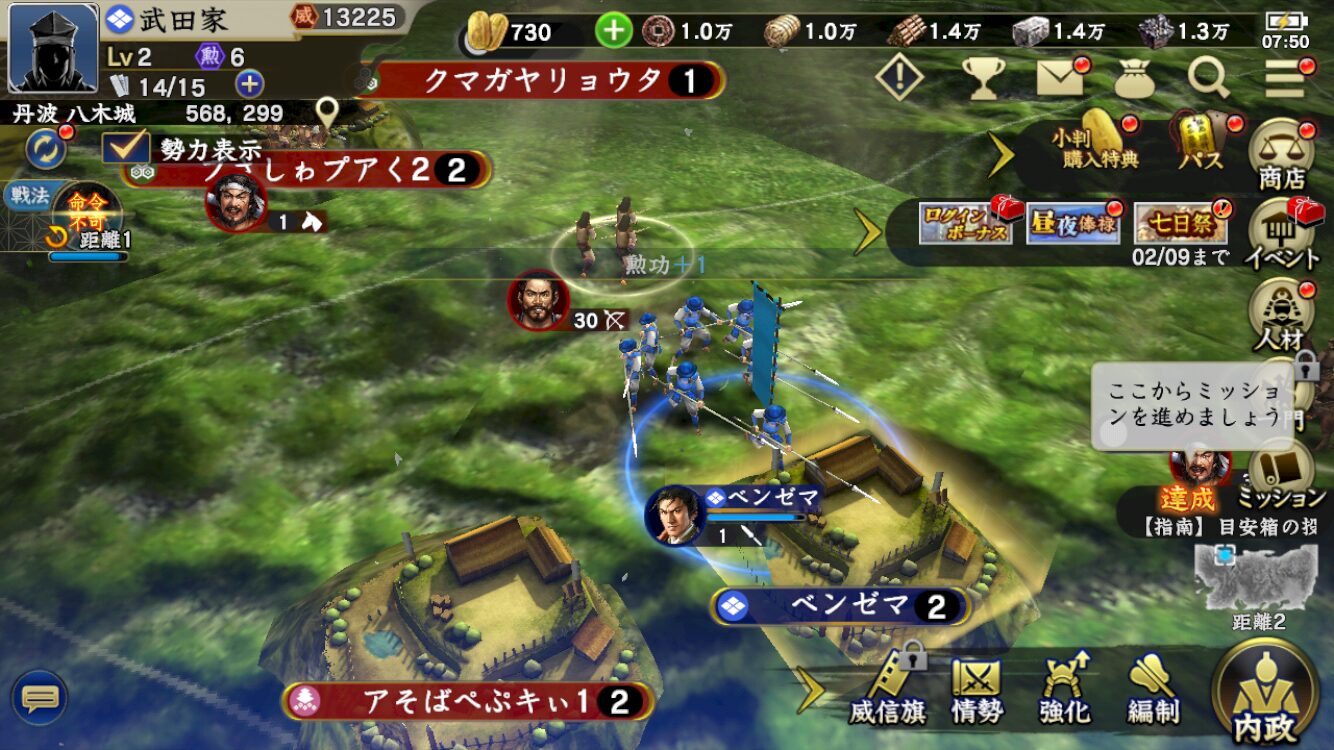Open the 七日祭 seven-day festival event

(x=1180, y=224)
